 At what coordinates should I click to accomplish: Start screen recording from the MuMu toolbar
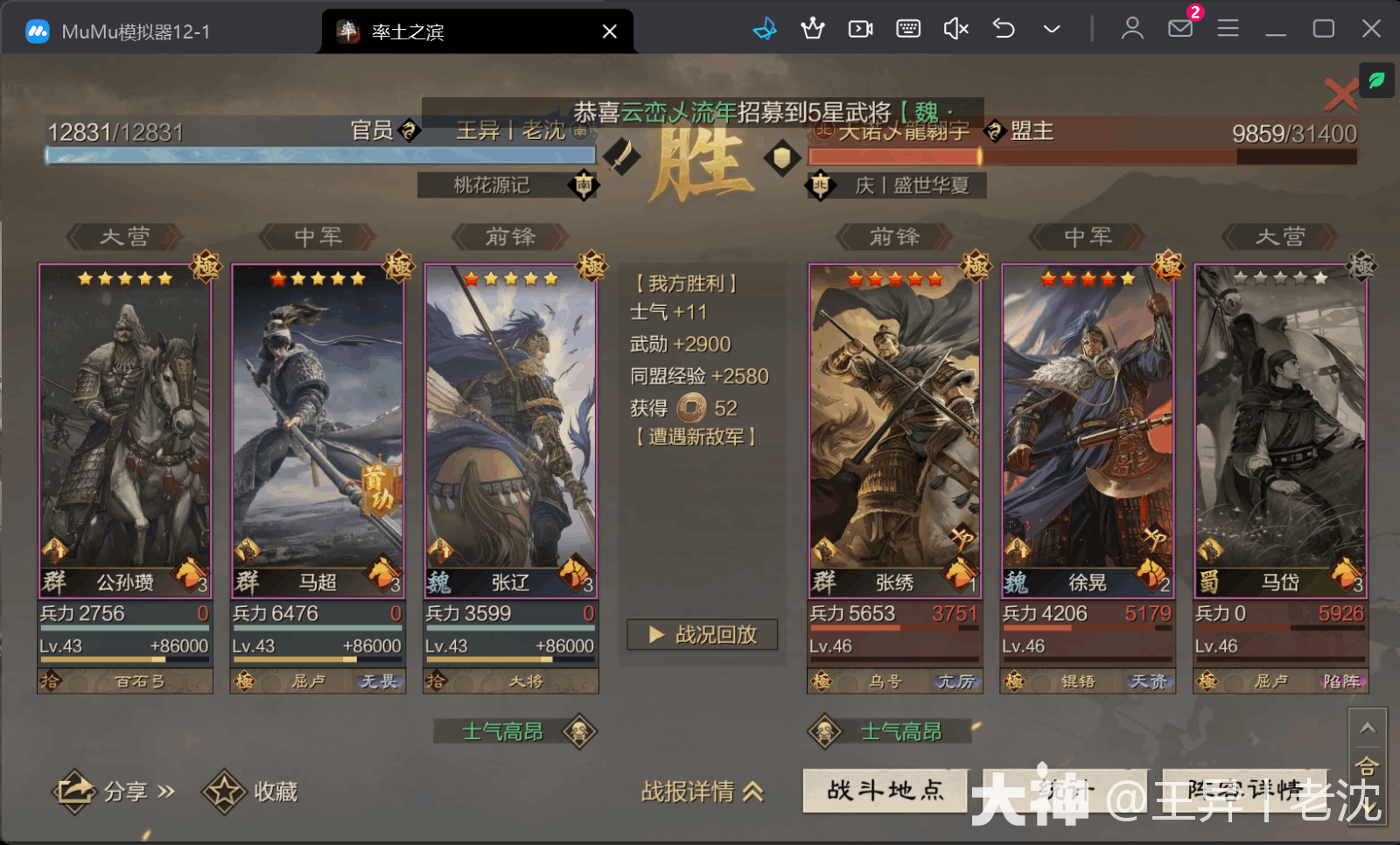(860, 29)
